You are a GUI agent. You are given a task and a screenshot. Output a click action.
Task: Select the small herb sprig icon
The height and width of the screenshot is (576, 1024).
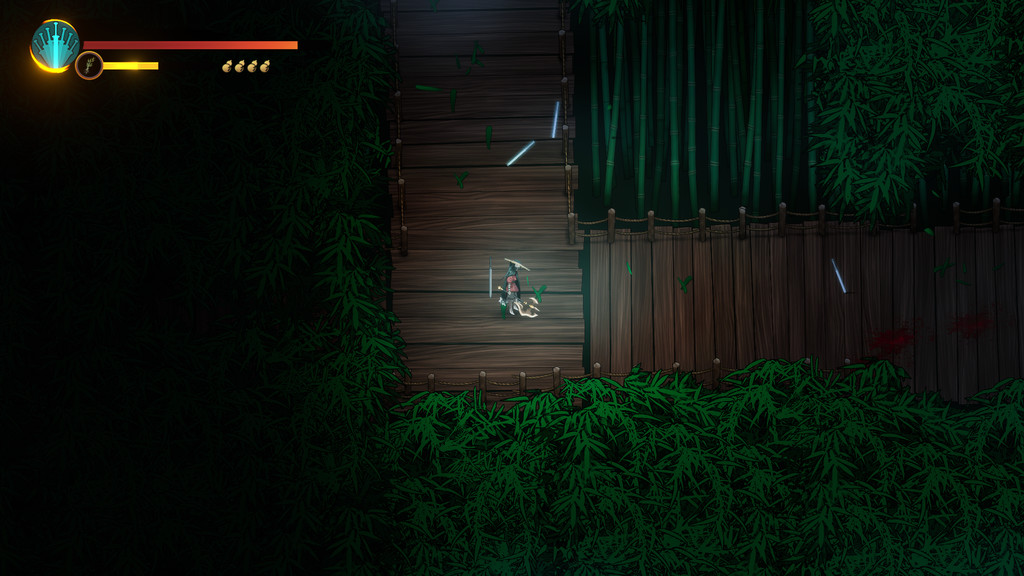89,66
